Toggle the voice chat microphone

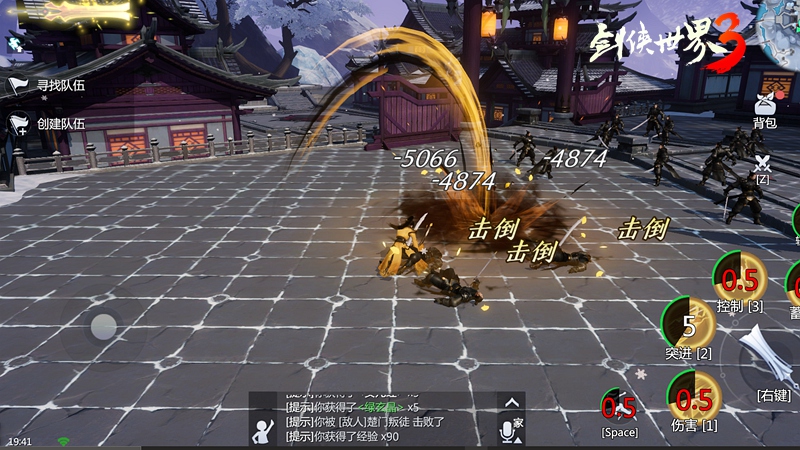coord(509,429)
